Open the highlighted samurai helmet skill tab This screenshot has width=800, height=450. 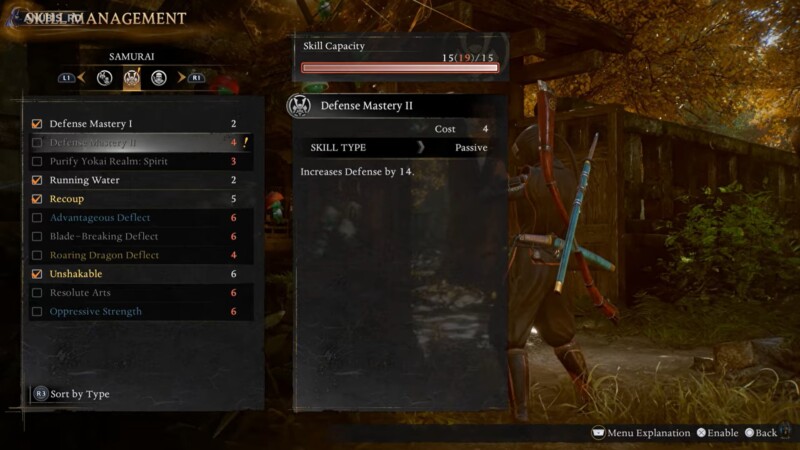pos(131,78)
